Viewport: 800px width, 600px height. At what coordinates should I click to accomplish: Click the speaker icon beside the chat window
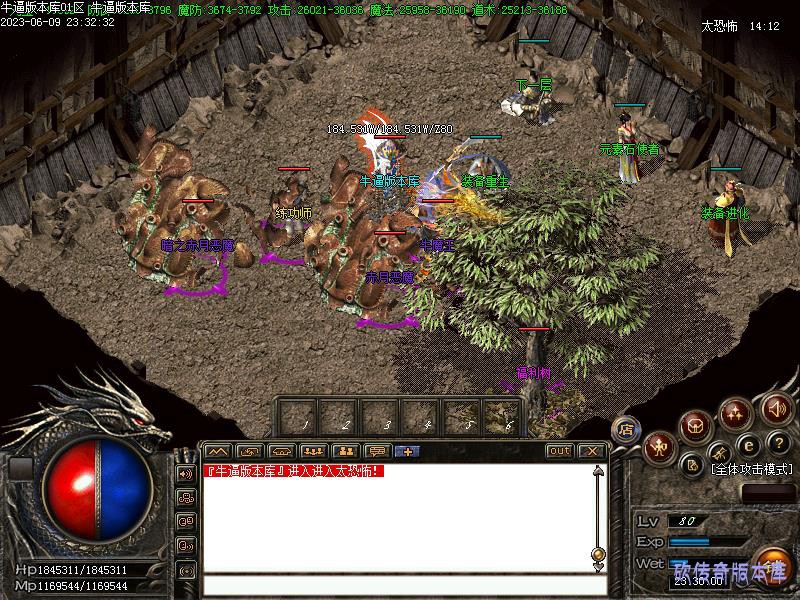coord(186,473)
